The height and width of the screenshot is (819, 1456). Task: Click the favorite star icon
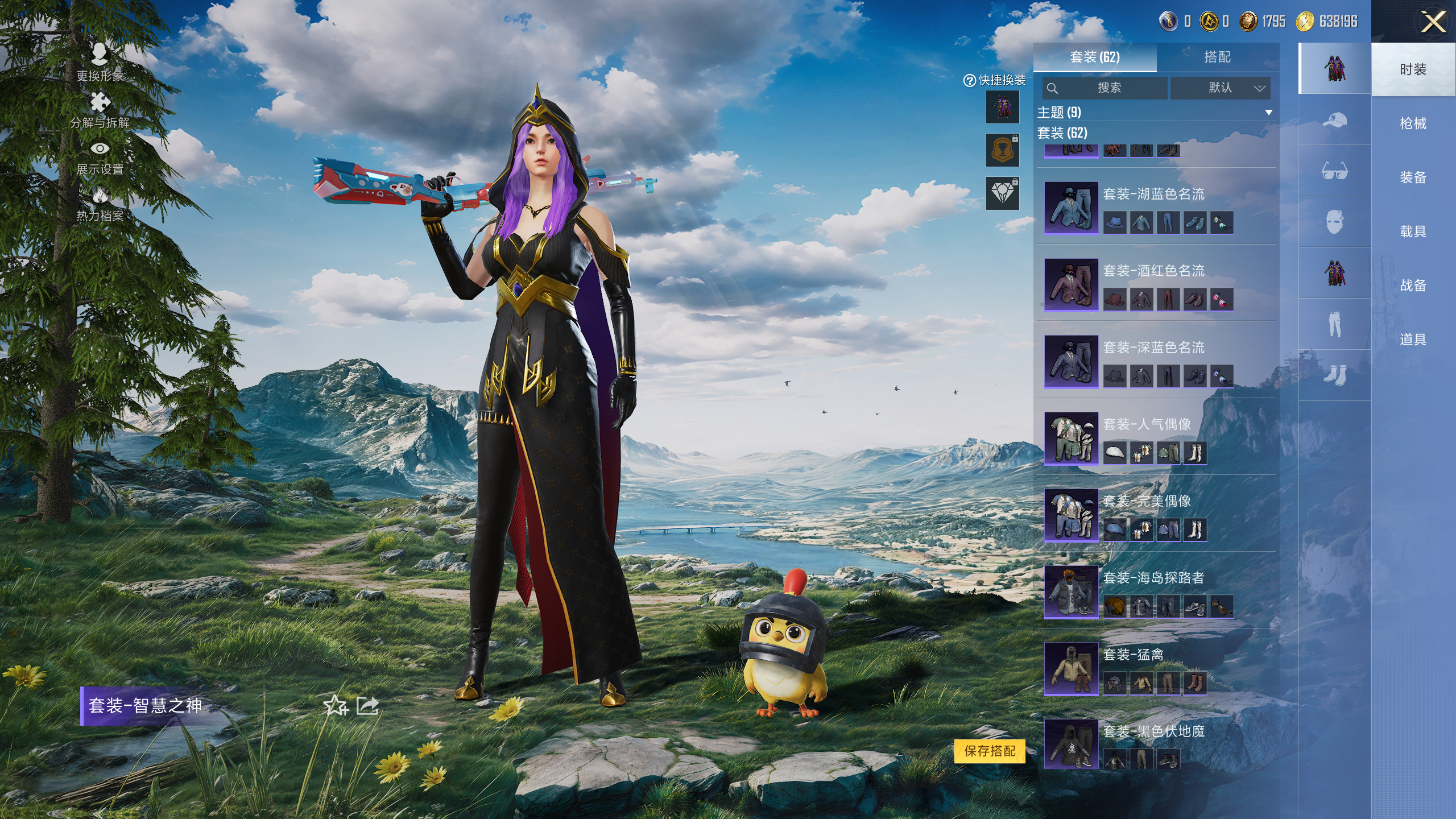(335, 706)
